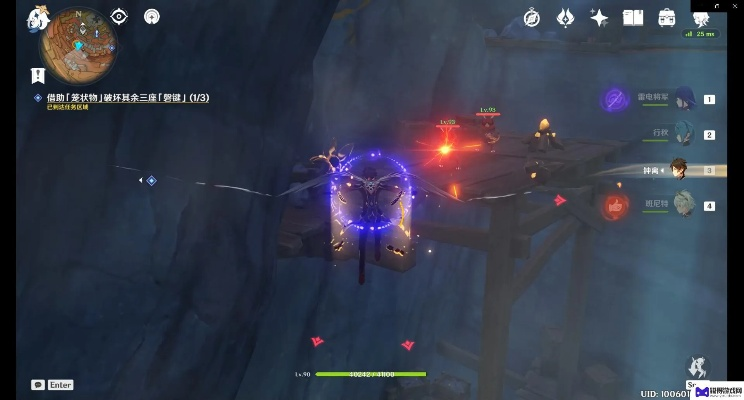744x400 pixels.
Task: Toggle the eye-shaped elemental sight icon
Action: pyautogui.click(x=120, y=16)
